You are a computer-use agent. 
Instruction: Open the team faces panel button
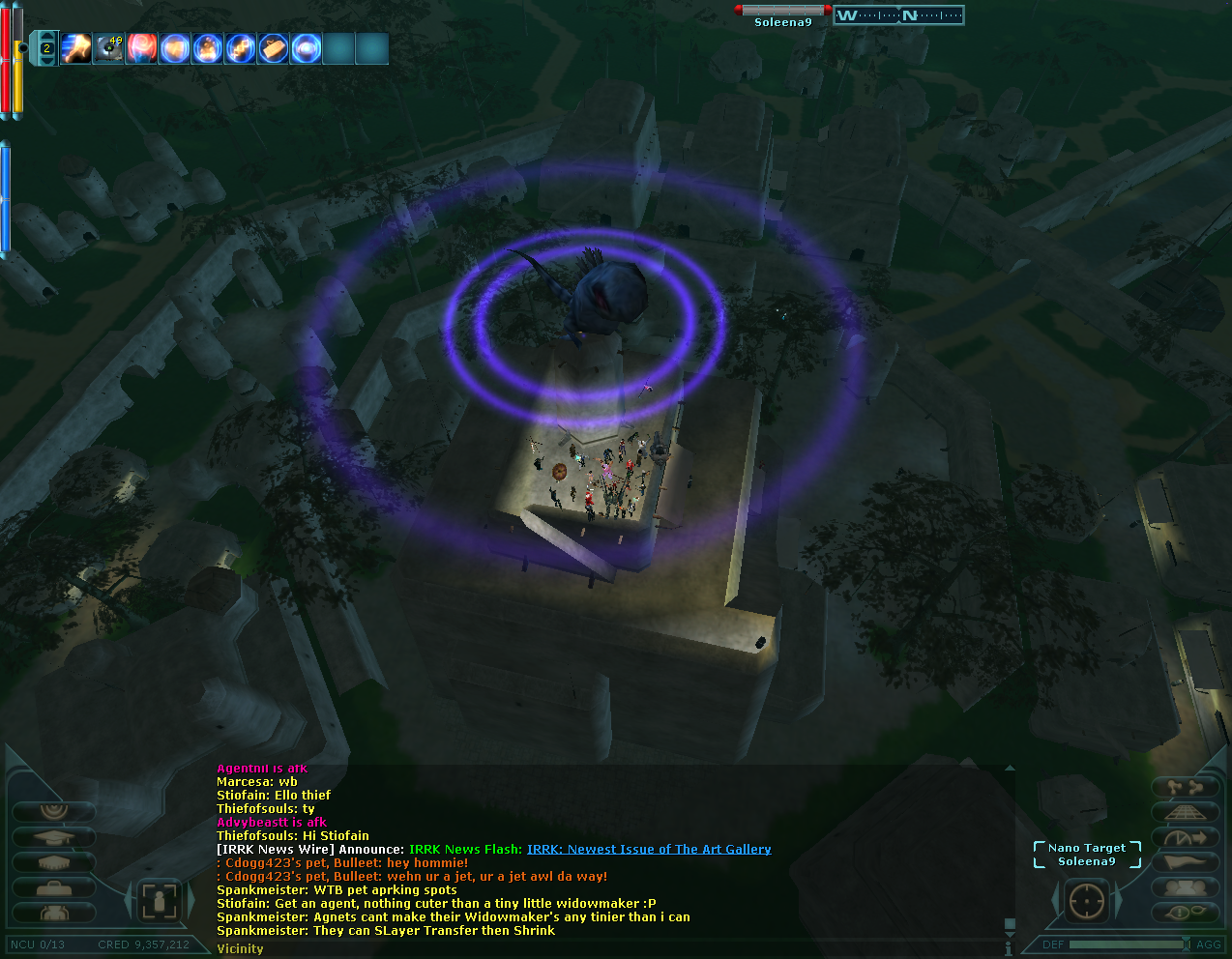(1185, 887)
